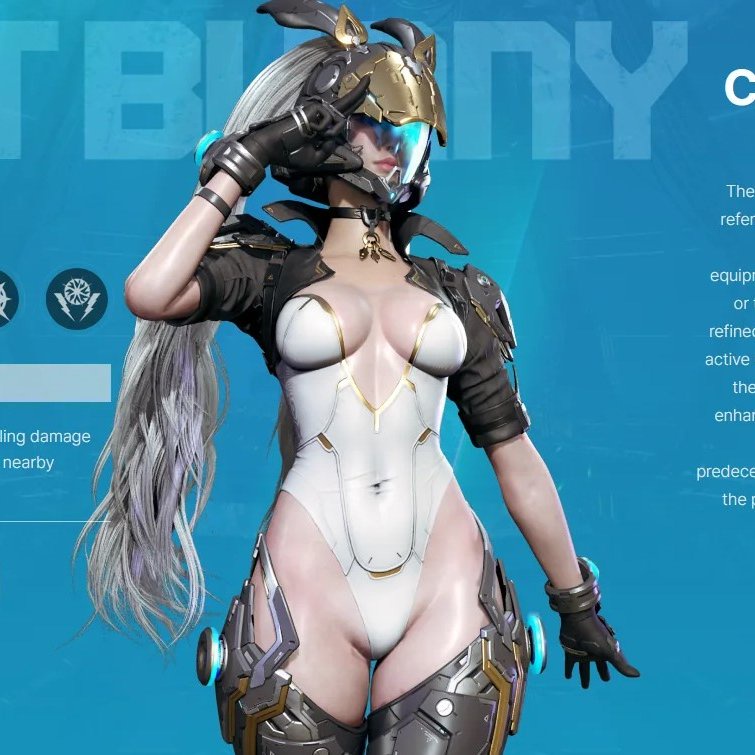
Task: Select the partially visible spiked star skill icon
Action: tap(5, 298)
